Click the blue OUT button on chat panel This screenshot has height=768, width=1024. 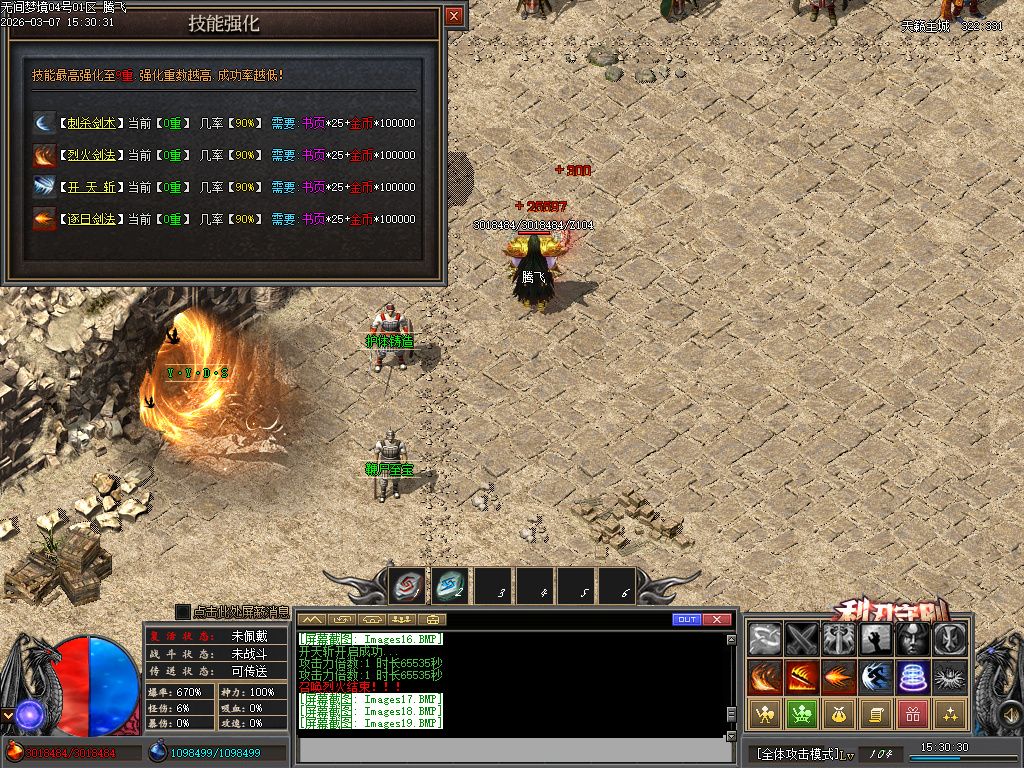click(x=686, y=620)
